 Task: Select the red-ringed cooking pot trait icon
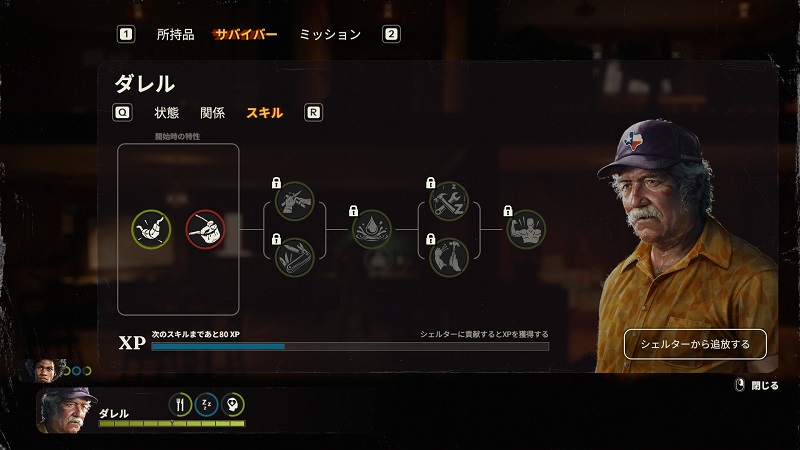click(205, 229)
